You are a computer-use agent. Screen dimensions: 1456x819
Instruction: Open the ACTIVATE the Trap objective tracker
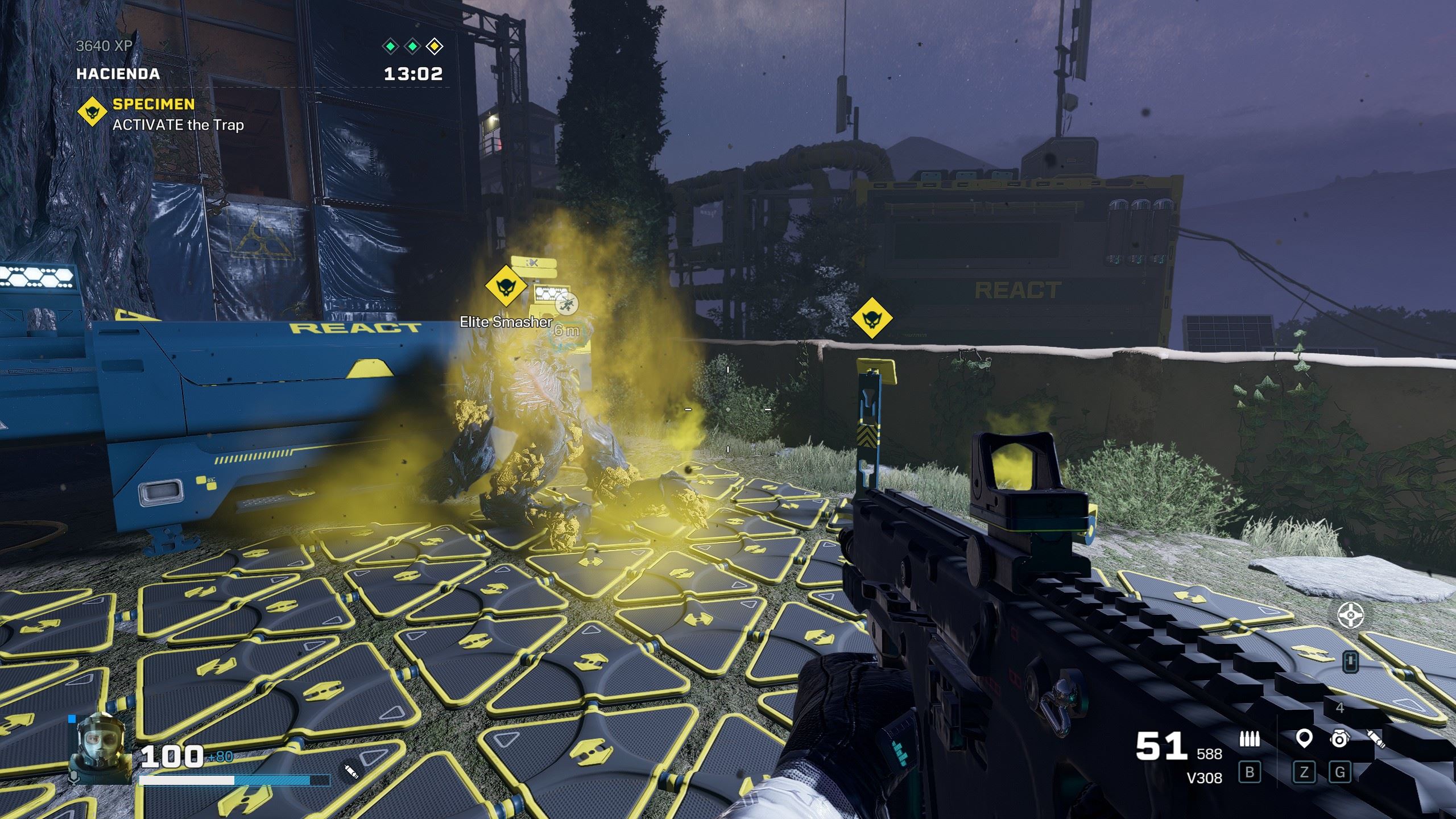(x=178, y=125)
